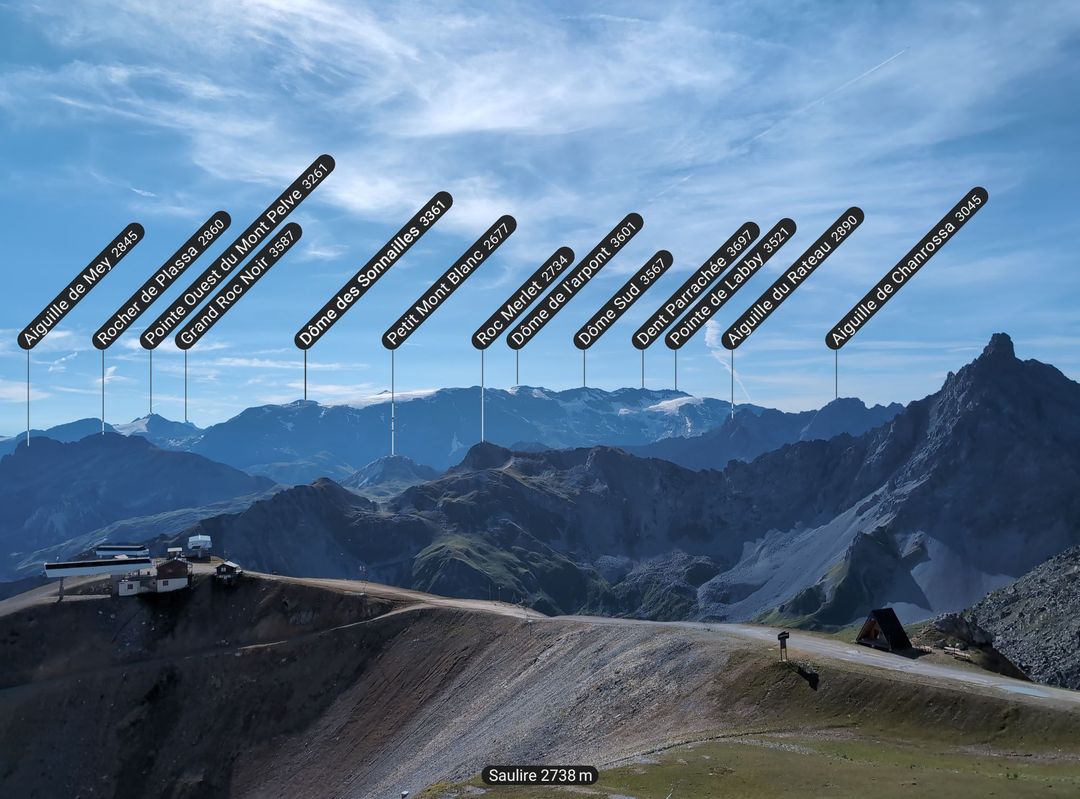Choose the Grand Roc Noir 3587 label
Image resolution: width=1080 pixels, height=799 pixels.
[238, 286]
